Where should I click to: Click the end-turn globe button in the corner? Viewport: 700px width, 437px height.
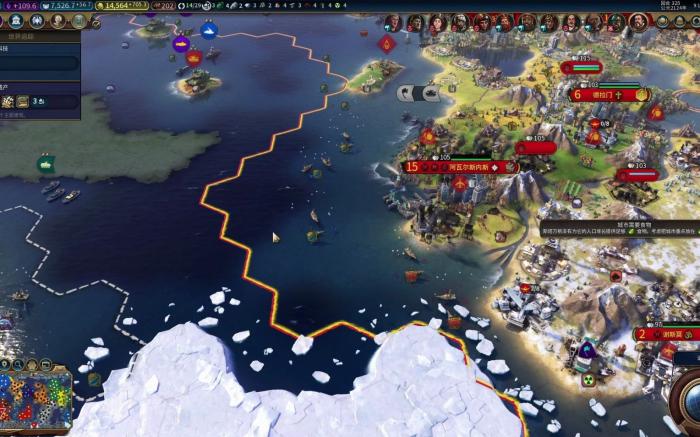pos(688,395)
